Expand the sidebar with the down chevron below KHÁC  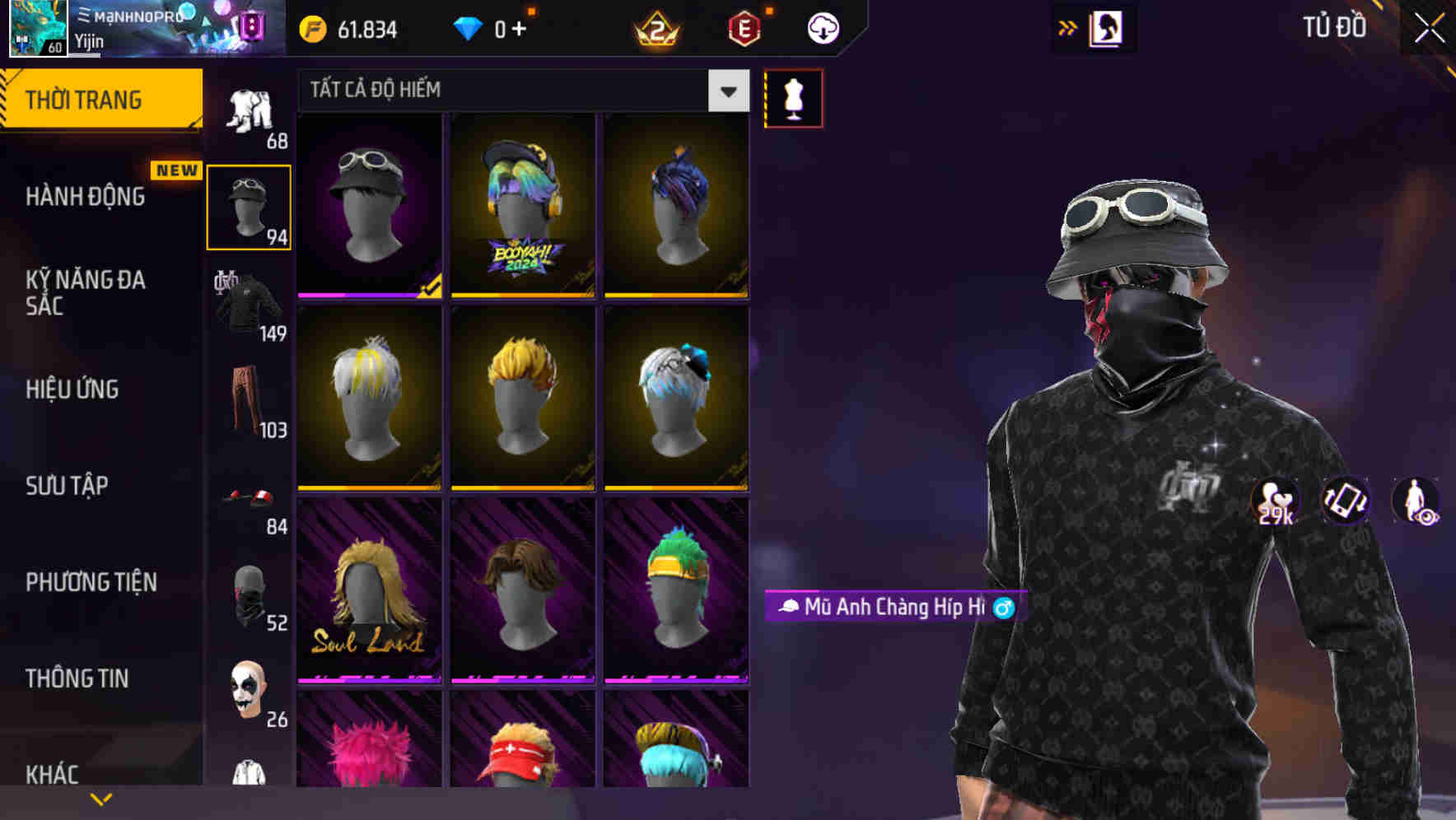(x=100, y=797)
